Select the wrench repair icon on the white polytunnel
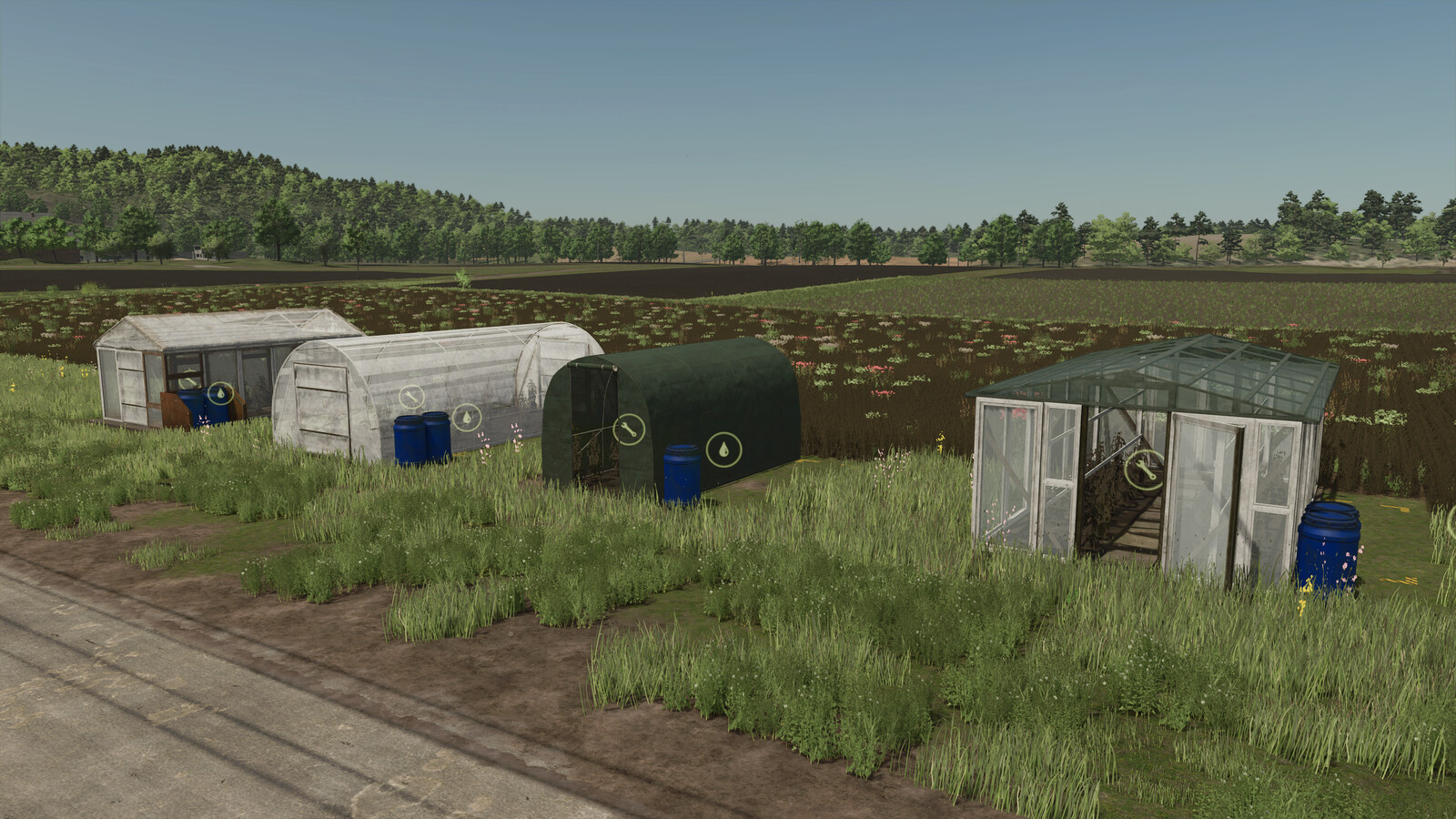The image size is (1456, 819). point(411,397)
